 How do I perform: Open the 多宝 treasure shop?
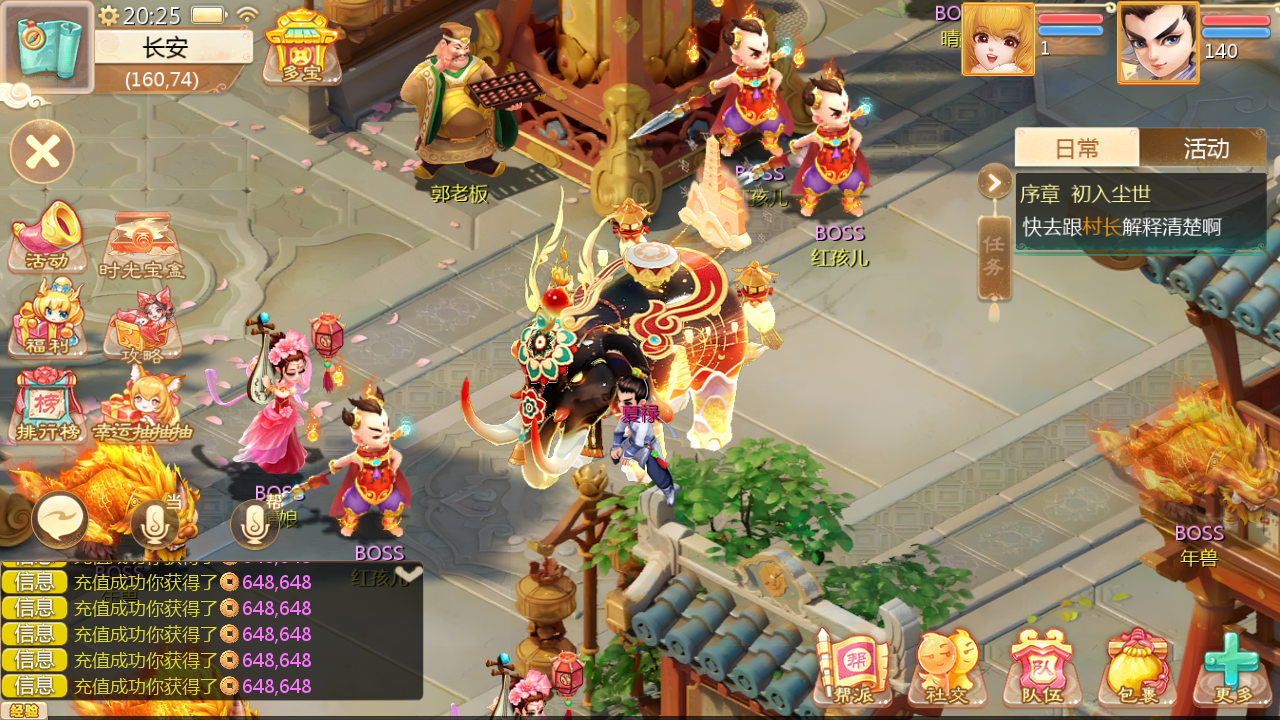[301, 46]
